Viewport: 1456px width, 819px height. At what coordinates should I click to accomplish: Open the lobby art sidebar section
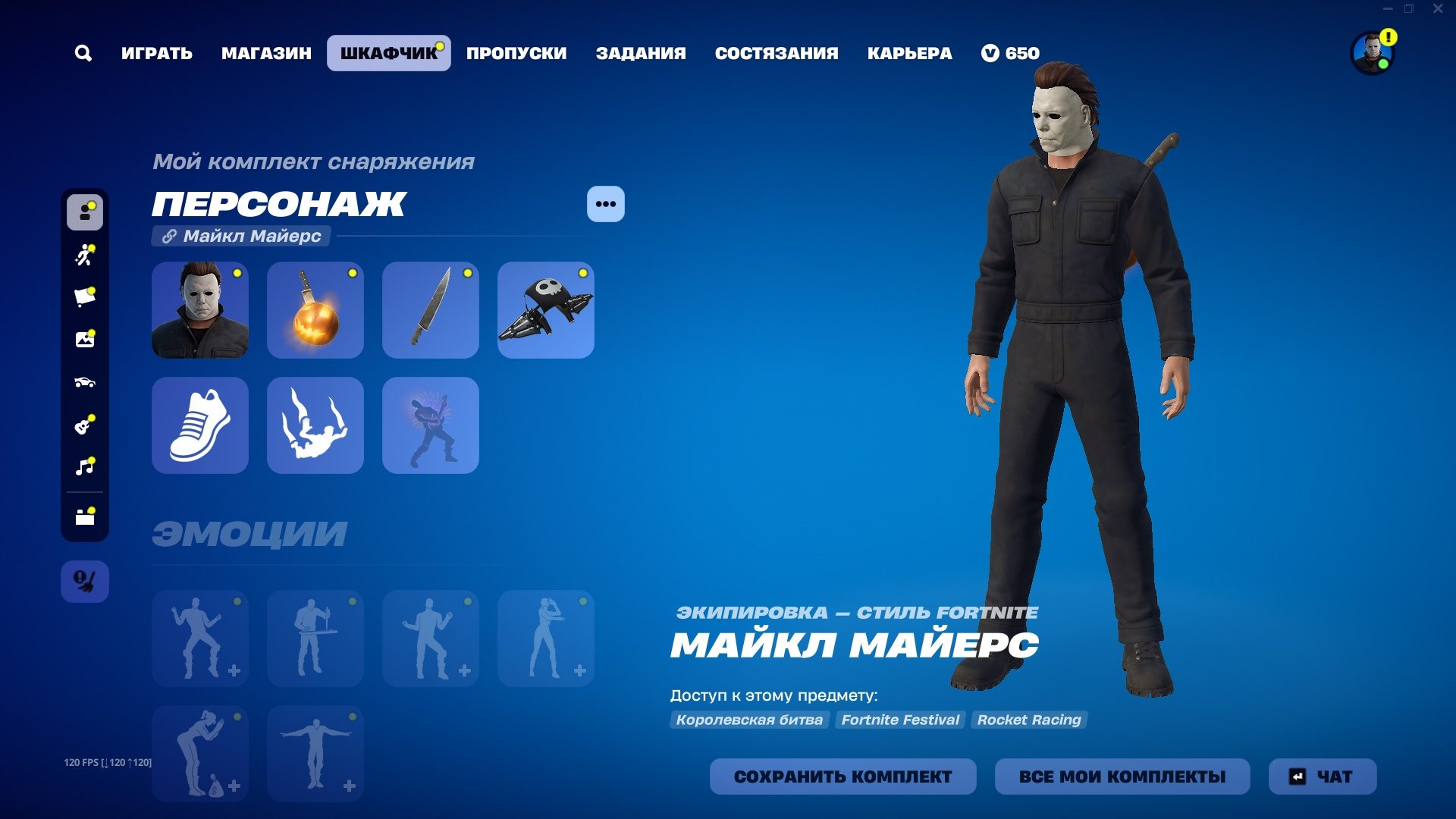[85, 340]
